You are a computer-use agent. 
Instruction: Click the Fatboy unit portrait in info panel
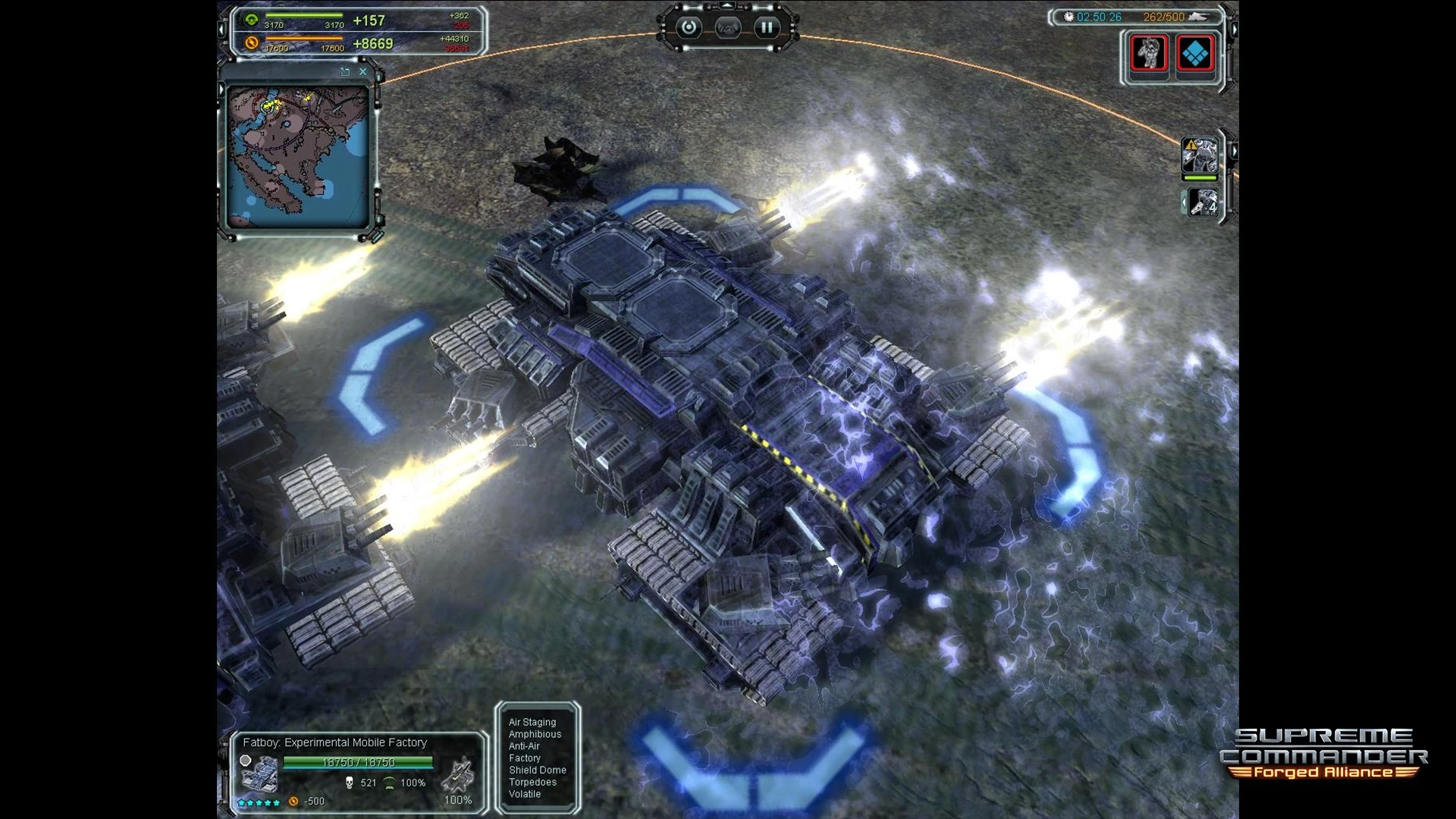(258, 774)
